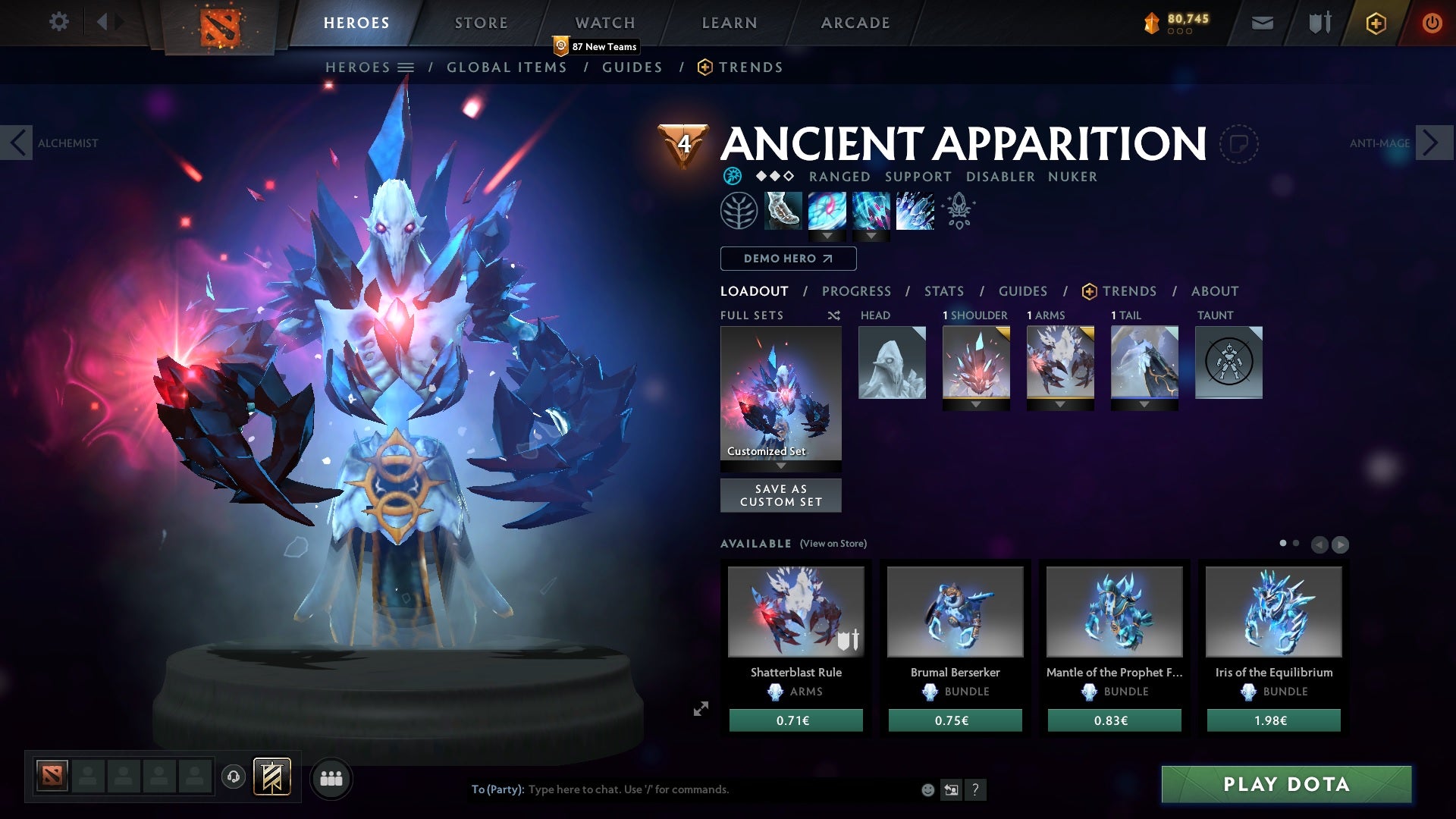1456x819 pixels.
Task: Select the Customized Set full set thumbnail
Action: [x=780, y=394]
